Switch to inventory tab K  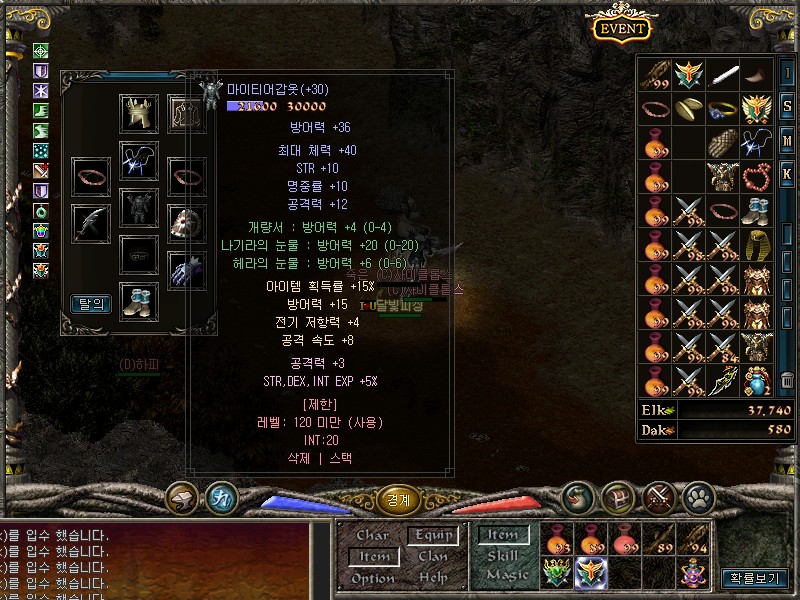[x=787, y=174]
